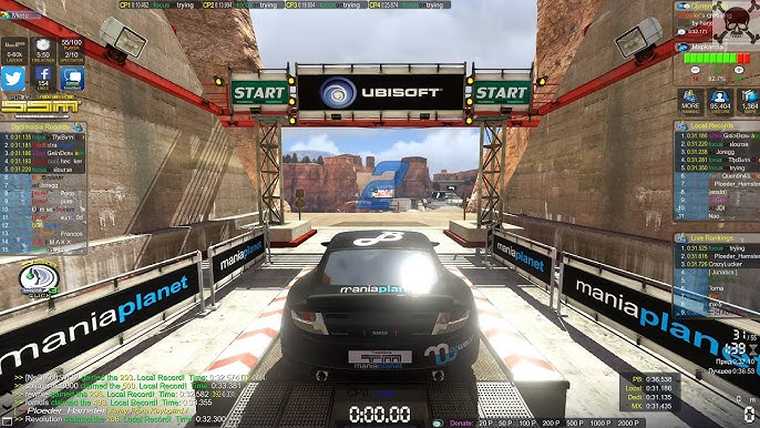
Task: Open the ladder range widget
Action: pyautogui.click(x=14, y=49)
